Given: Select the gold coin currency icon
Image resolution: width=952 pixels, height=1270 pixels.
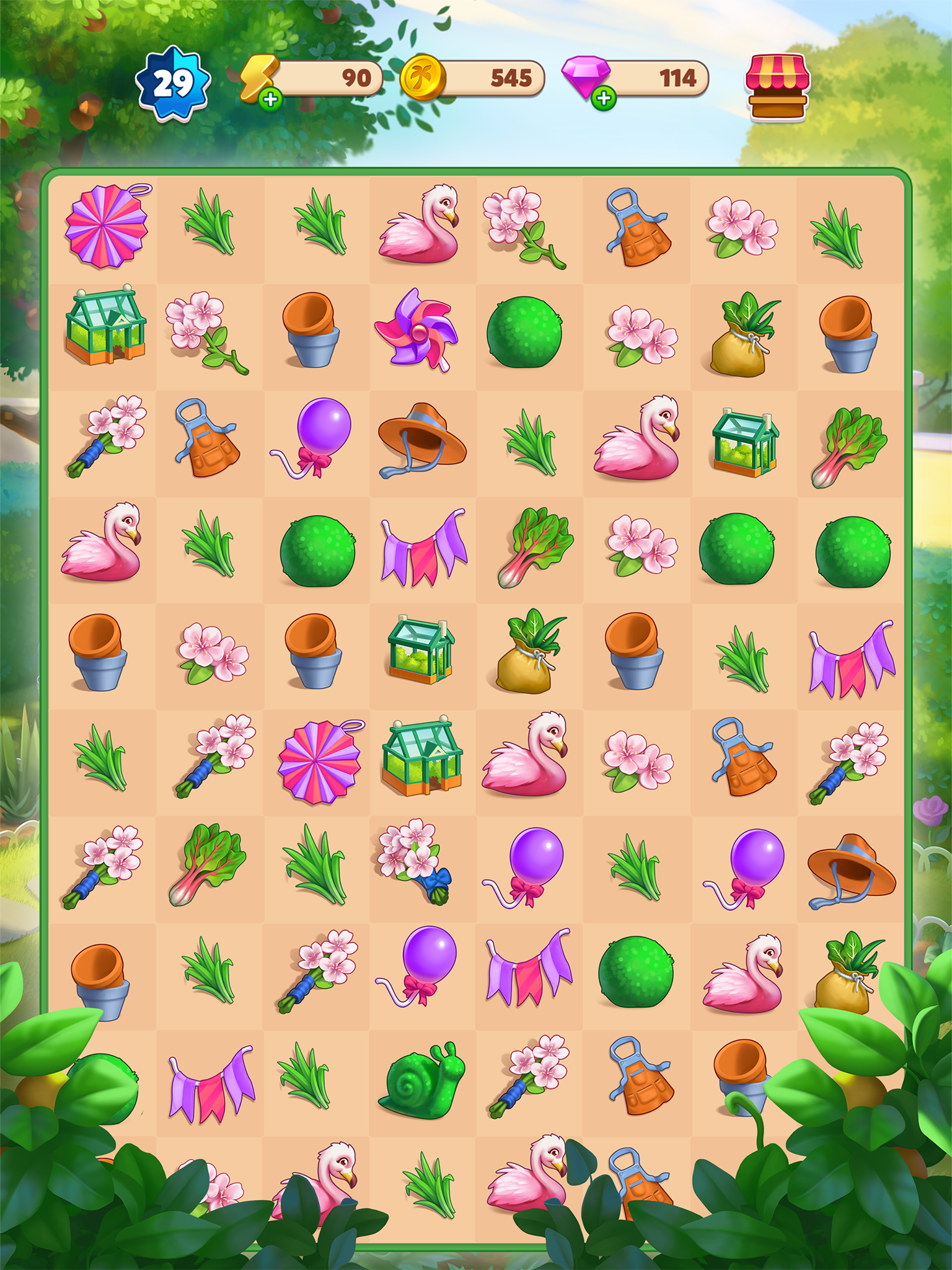Looking at the screenshot, I should tap(423, 78).
